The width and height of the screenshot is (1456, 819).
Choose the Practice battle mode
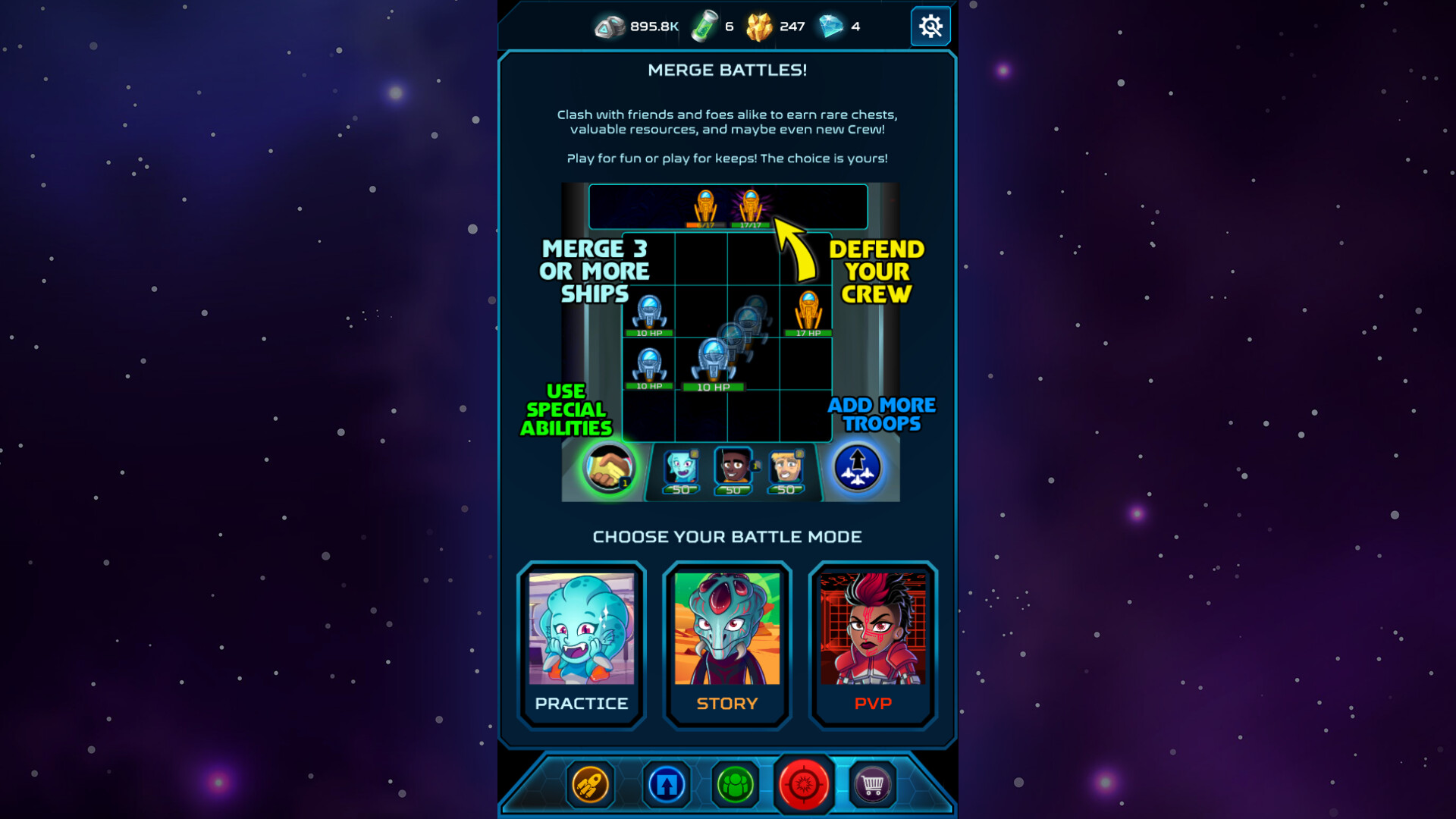click(x=581, y=643)
